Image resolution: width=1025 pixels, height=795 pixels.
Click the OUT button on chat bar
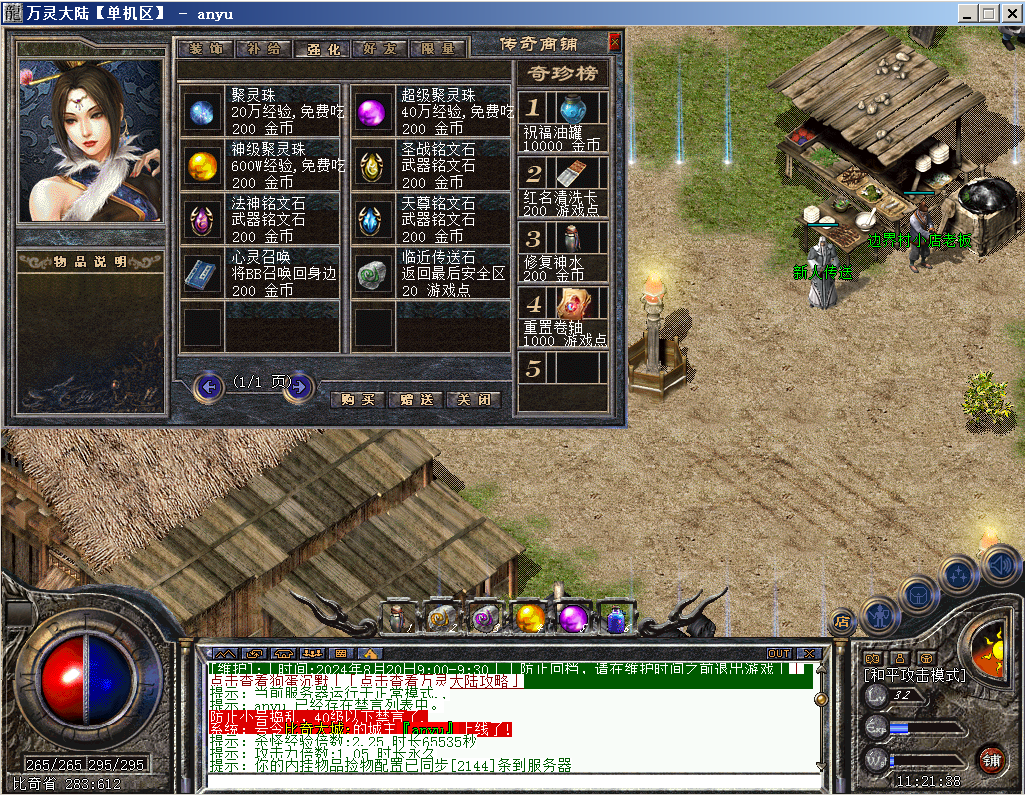[779, 654]
